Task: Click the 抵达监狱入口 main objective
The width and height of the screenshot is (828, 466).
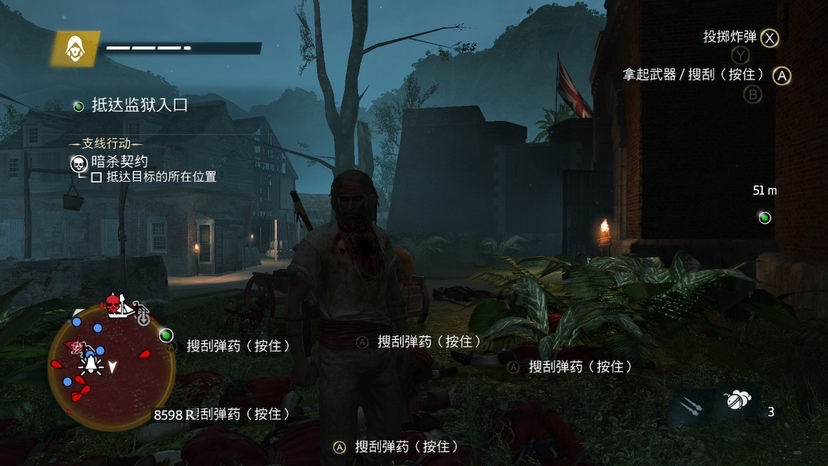Action: [x=139, y=104]
